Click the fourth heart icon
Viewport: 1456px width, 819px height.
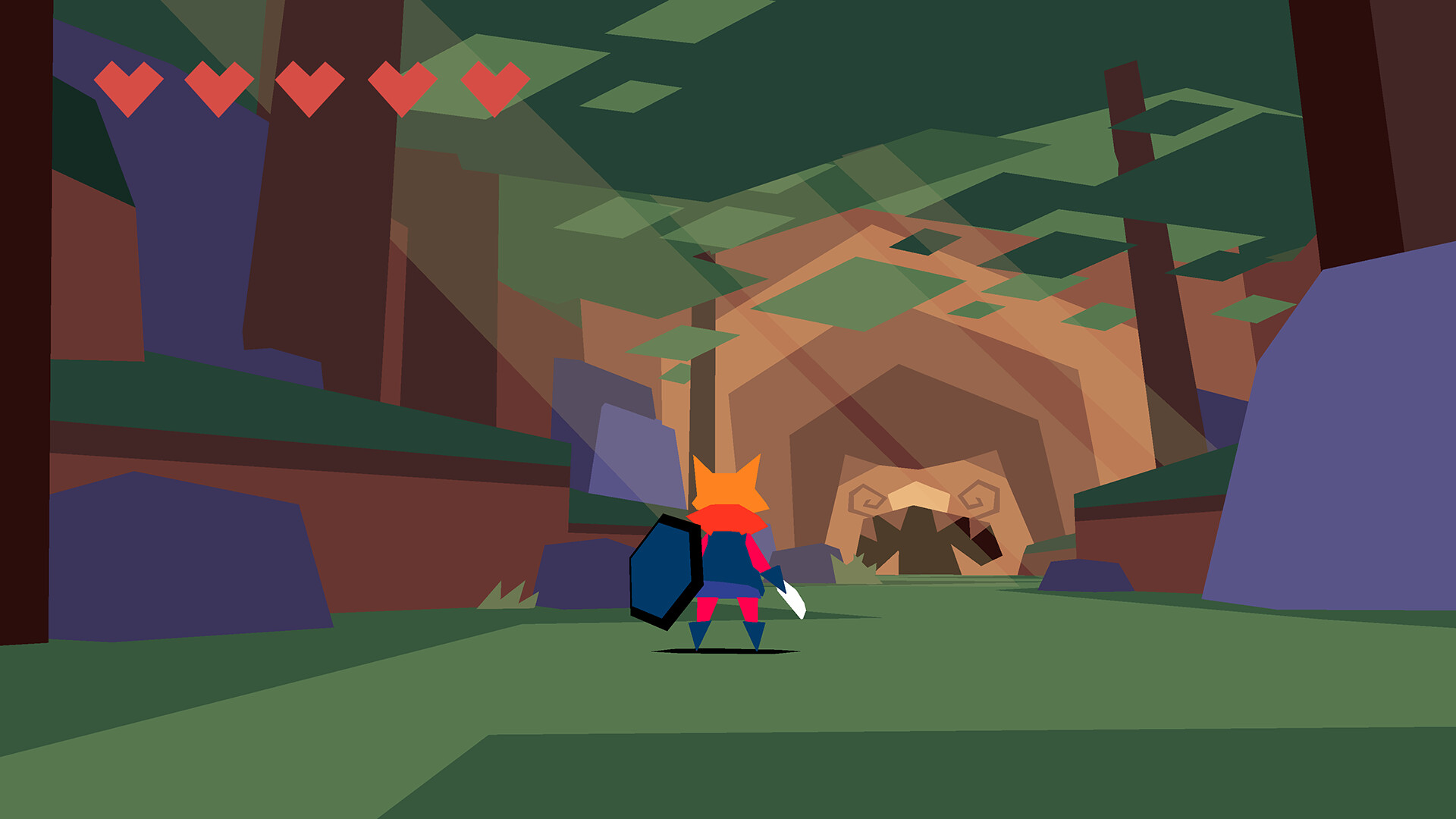pos(403,86)
